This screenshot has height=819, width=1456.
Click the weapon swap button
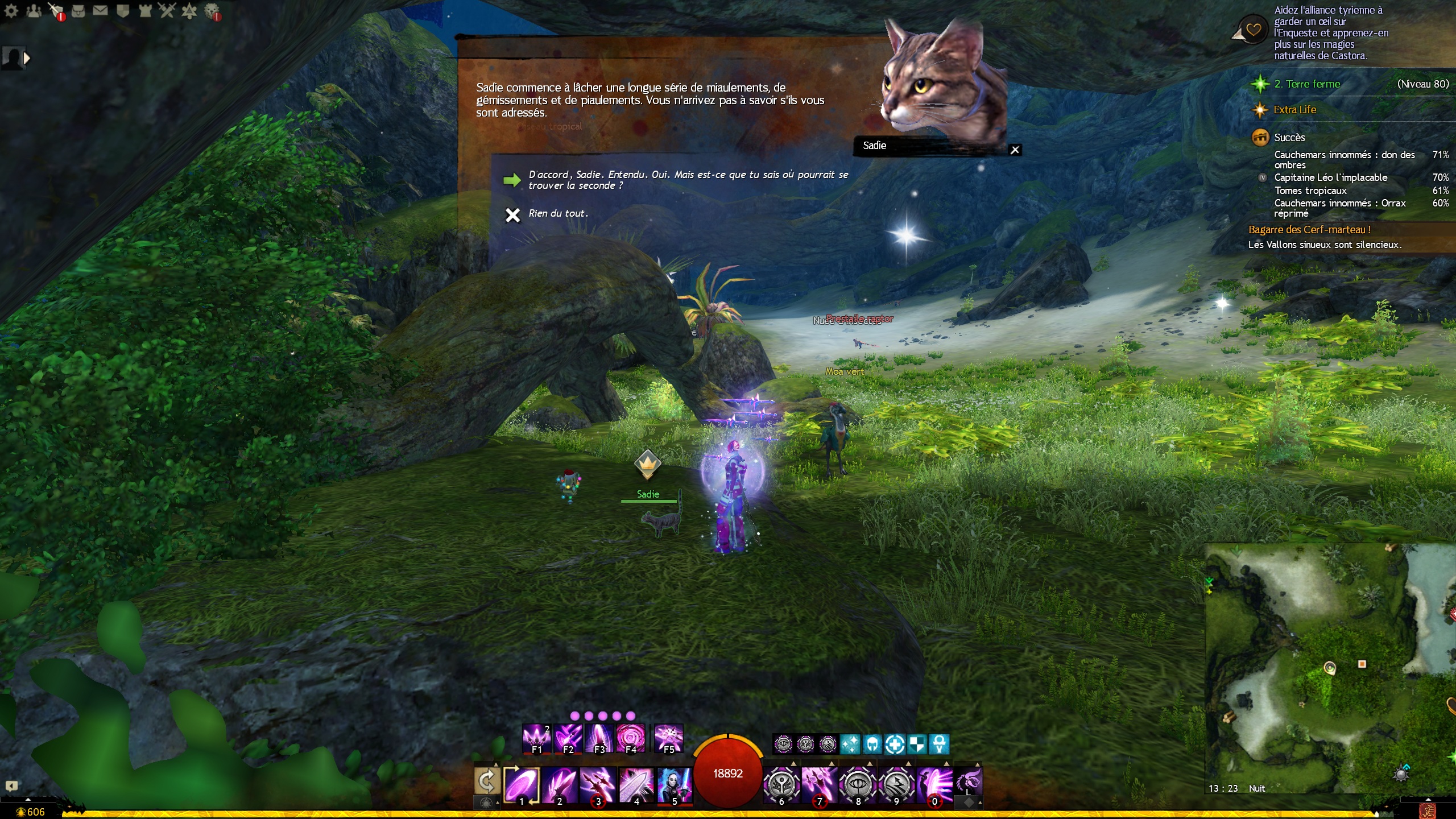coord(487,782)
